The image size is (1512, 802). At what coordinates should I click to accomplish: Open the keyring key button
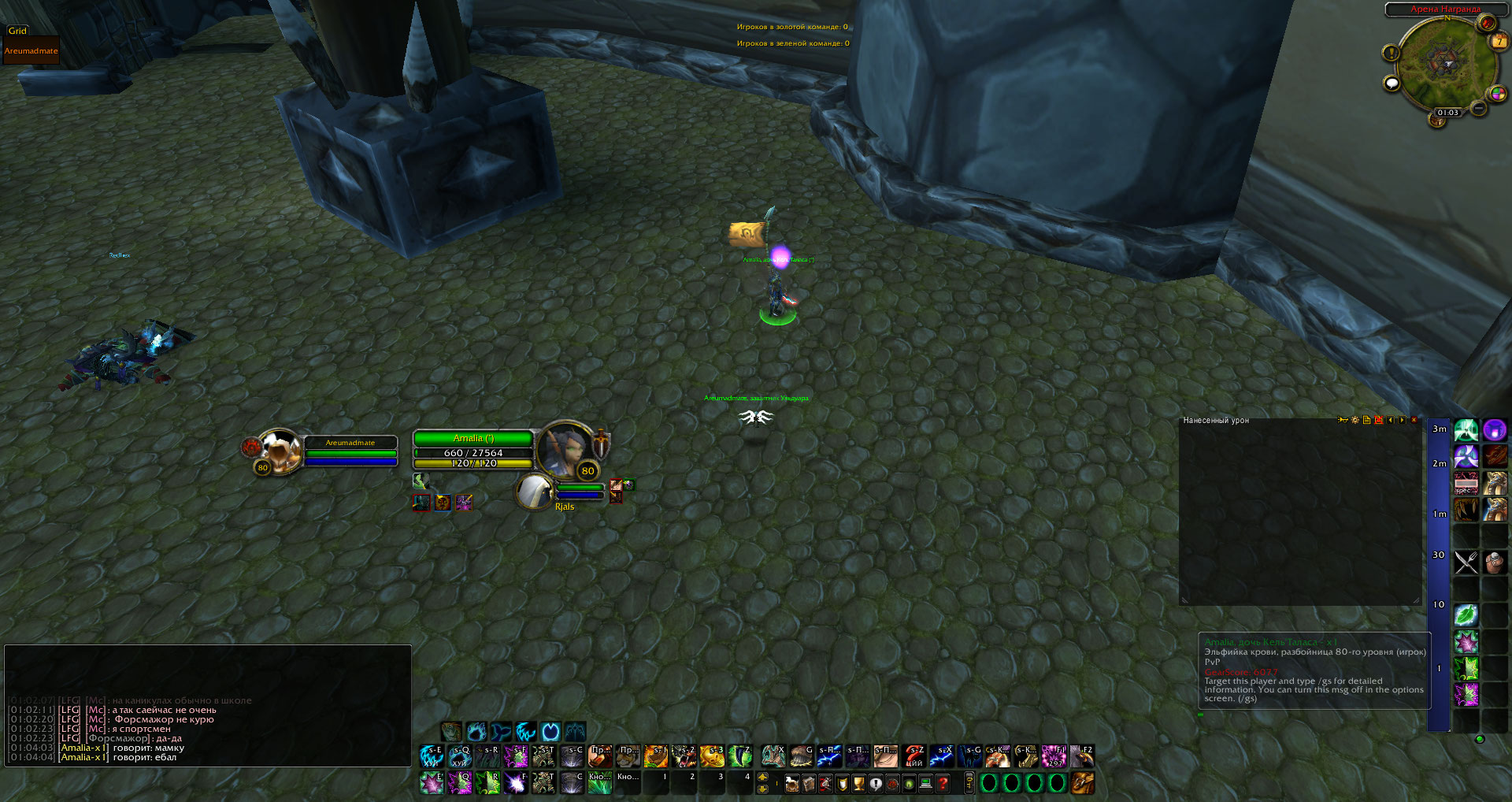coord(969,783)
